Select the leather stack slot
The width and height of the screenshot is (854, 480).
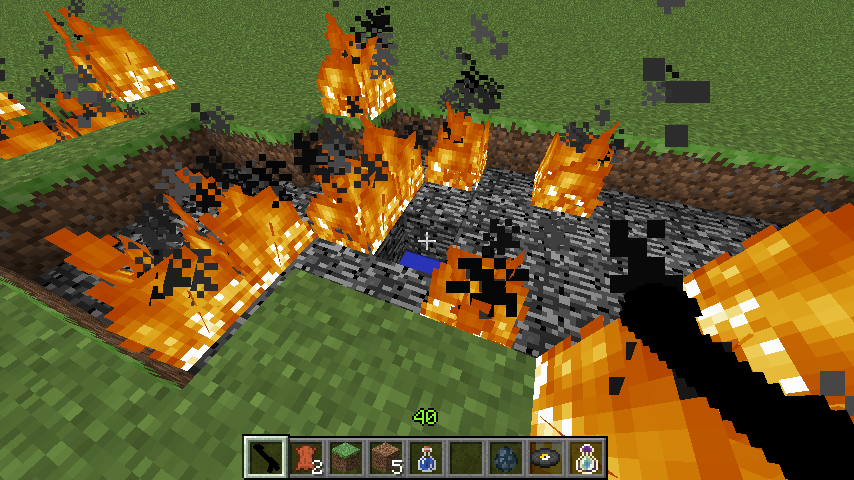click(x=307, y=457)
